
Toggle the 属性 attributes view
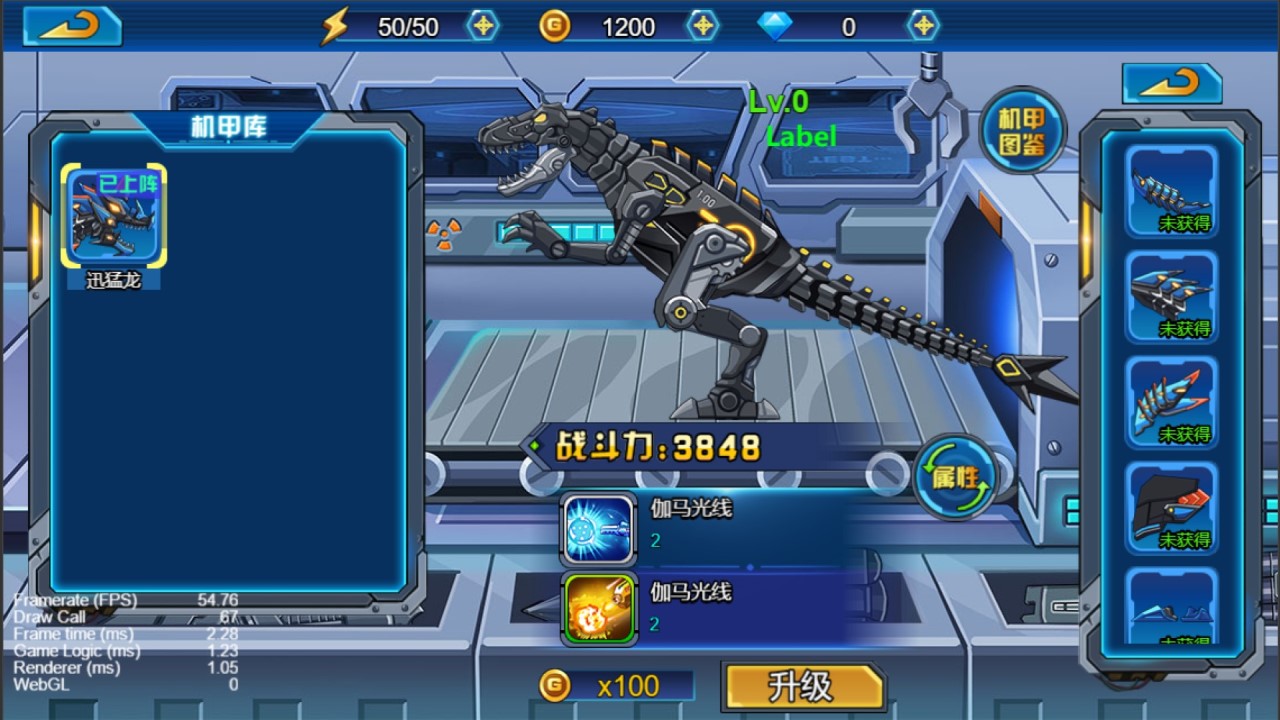[x=955, y=476]
